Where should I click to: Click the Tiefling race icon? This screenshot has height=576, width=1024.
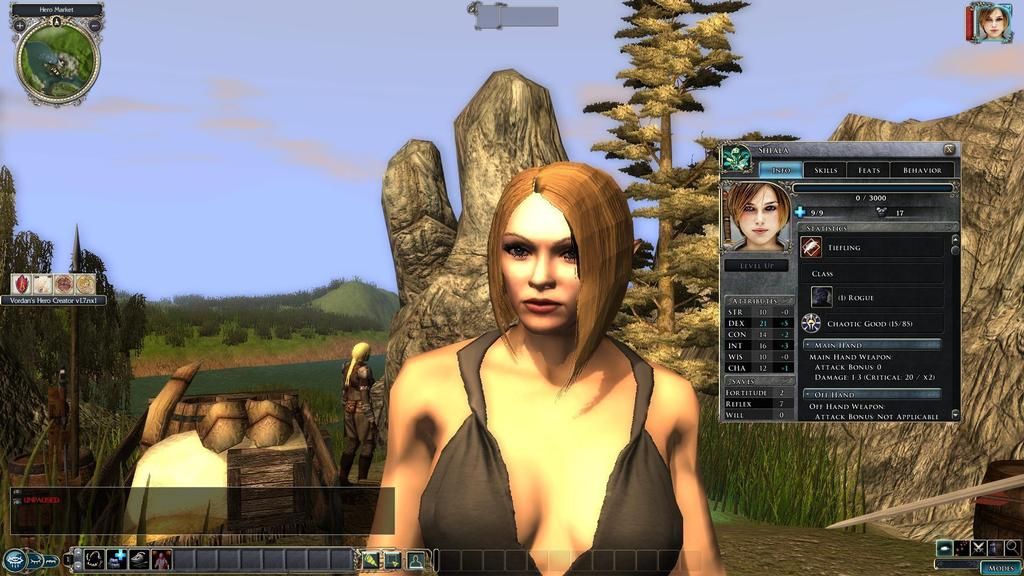tap(811, 248)
